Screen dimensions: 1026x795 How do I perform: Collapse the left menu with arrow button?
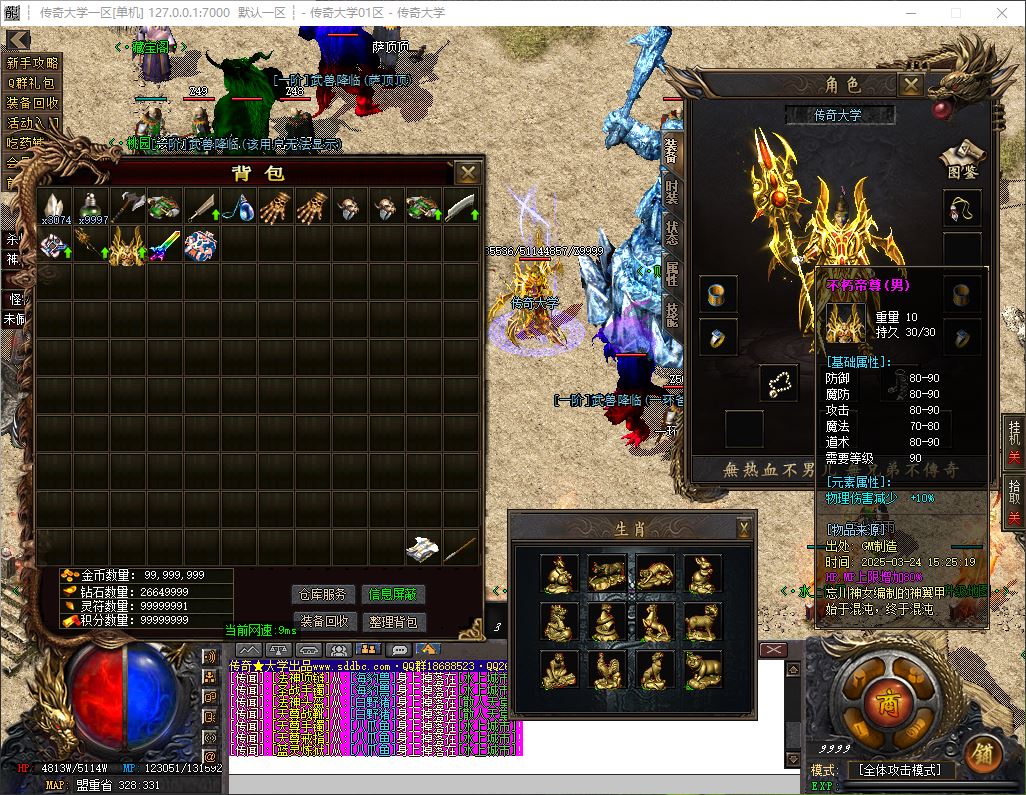point(17,40)
